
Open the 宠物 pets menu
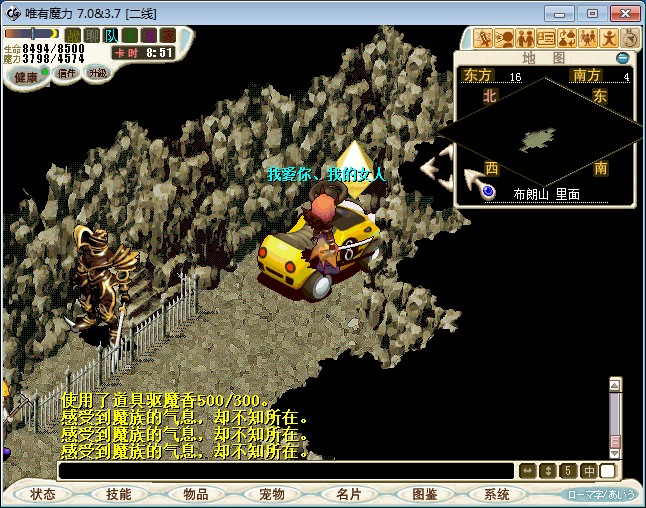[x=271, y=494]
